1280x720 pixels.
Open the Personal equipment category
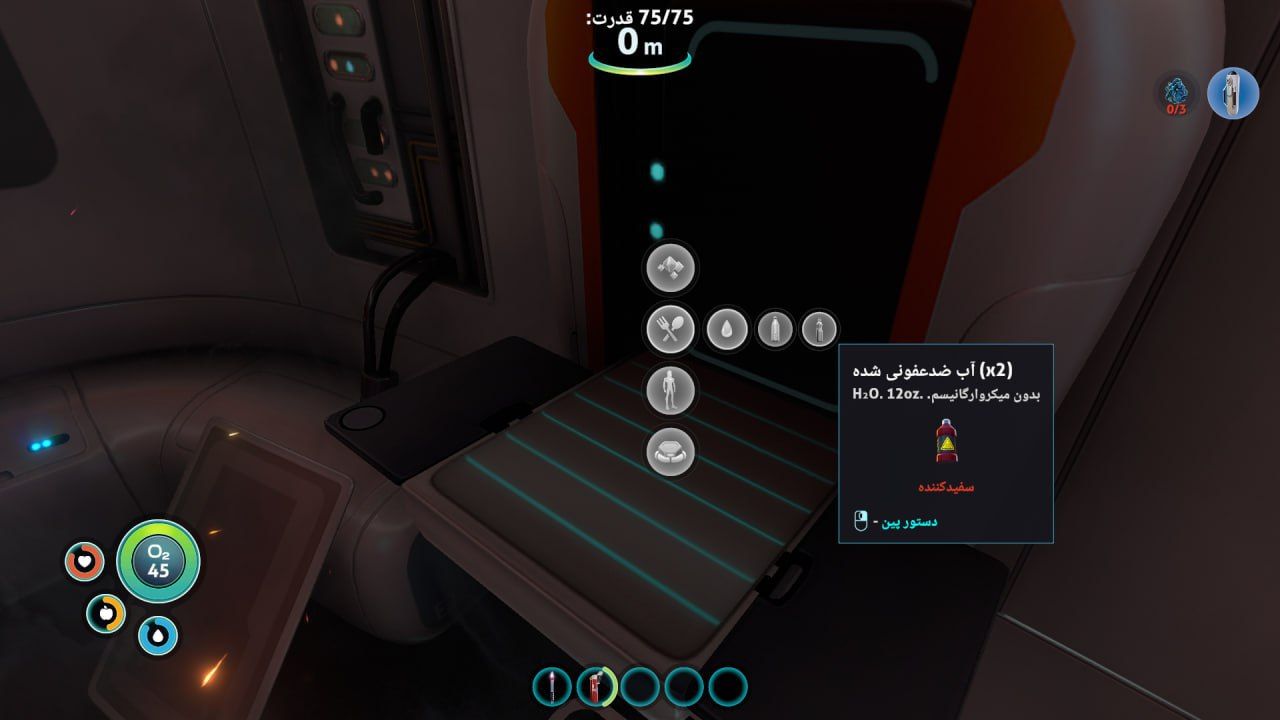click(670, 390)
